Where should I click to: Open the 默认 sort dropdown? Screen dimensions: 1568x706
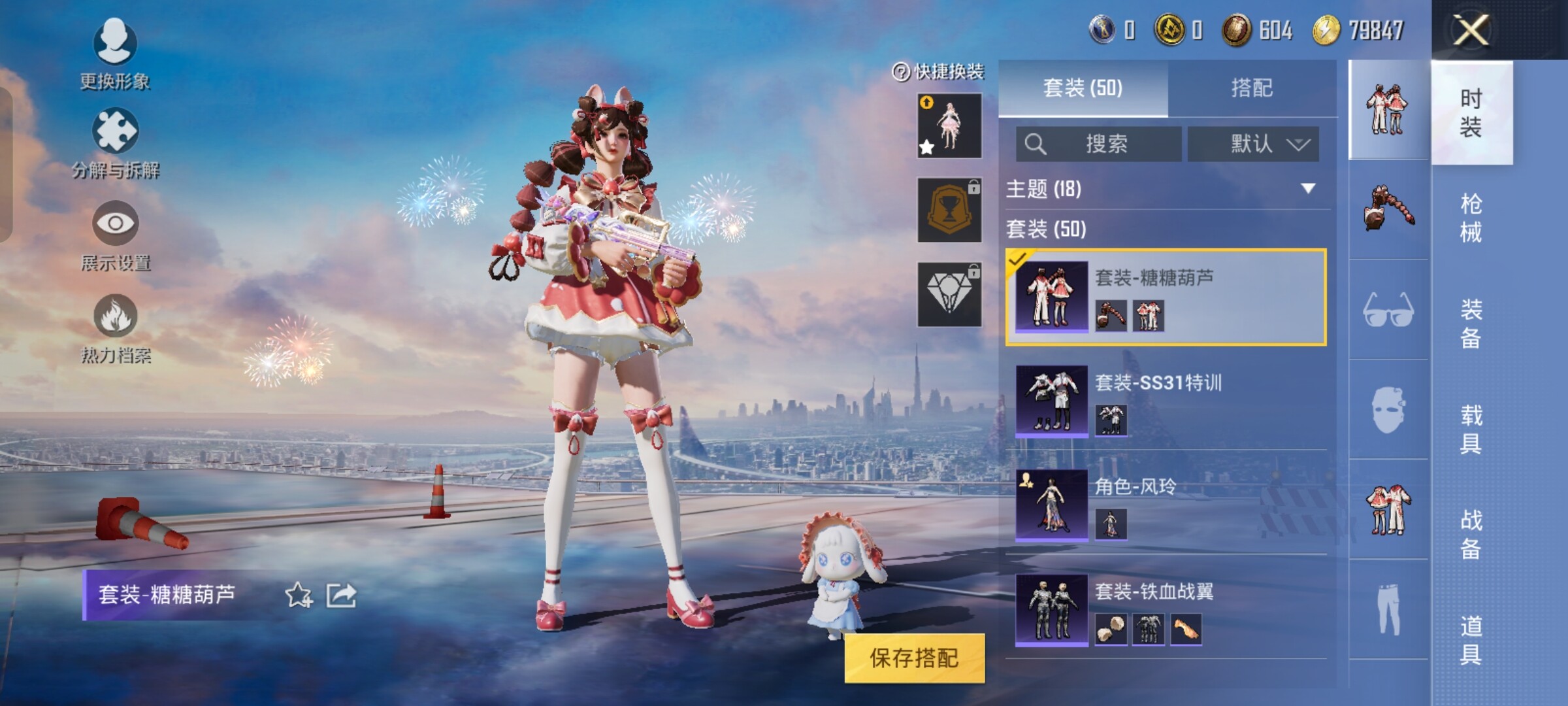(1252, 144)
